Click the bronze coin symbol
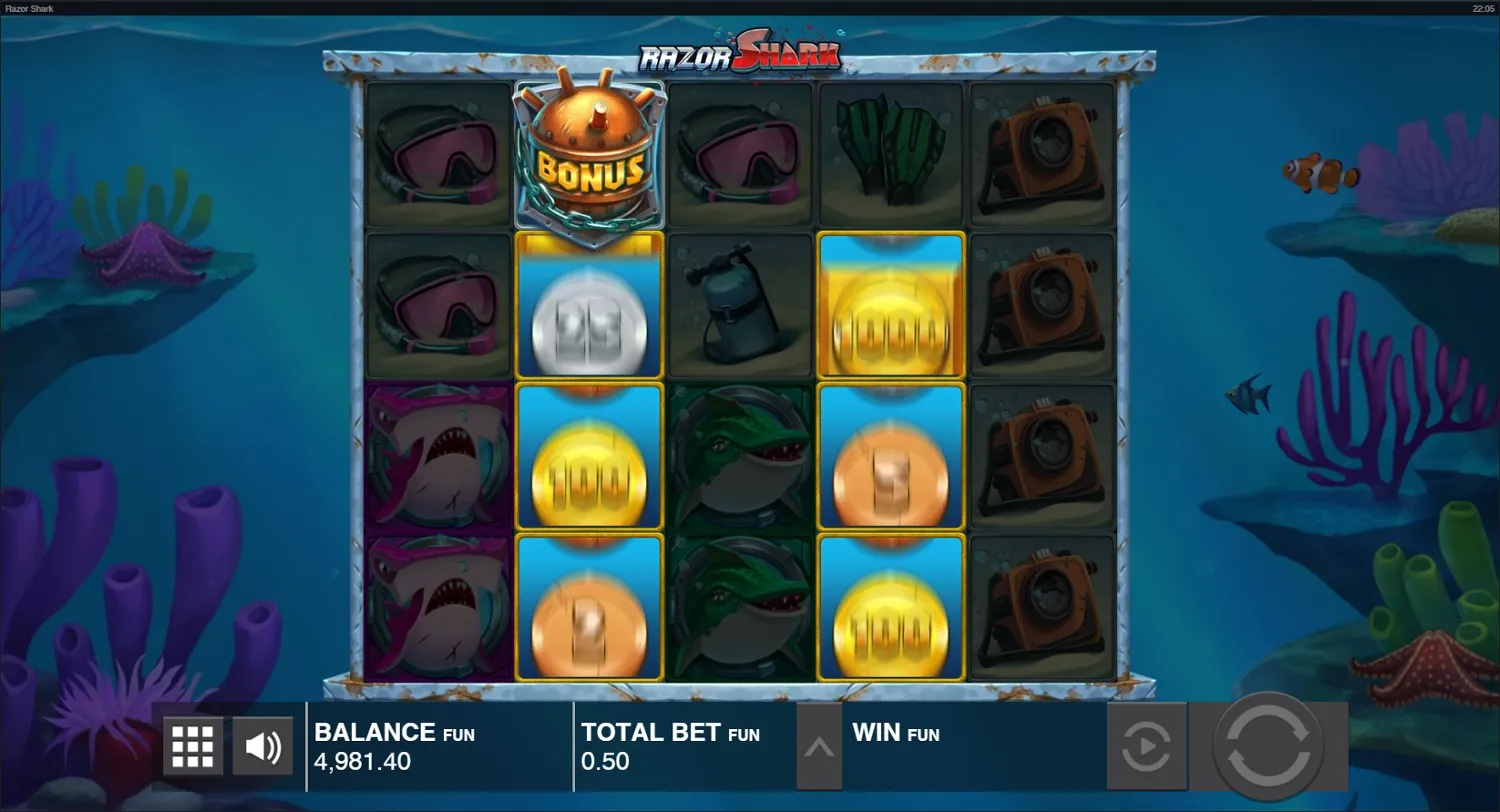This screenshot has height=812, width=1500. point(890,455)
